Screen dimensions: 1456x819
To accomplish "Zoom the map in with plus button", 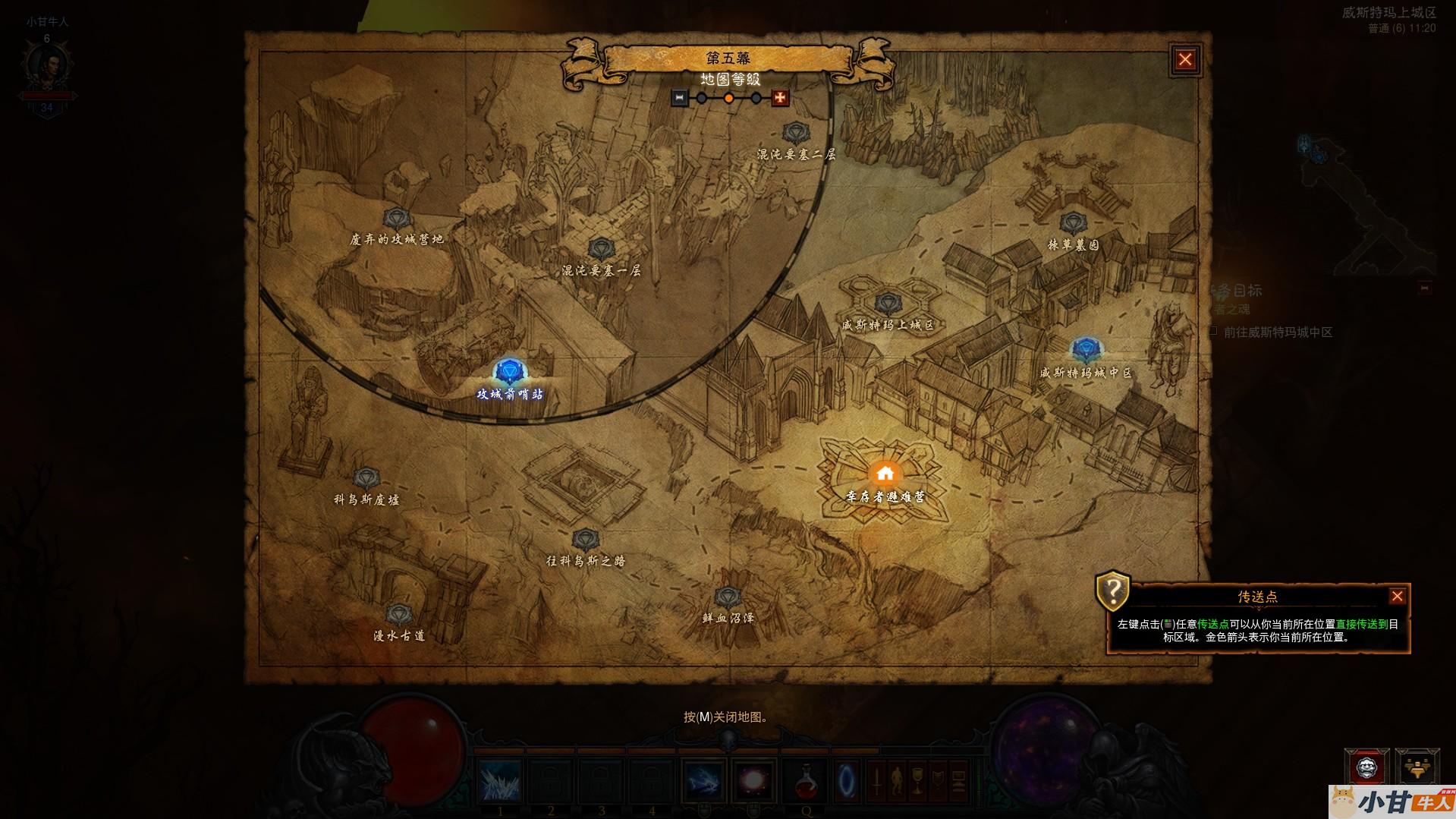I will [780, 98].
